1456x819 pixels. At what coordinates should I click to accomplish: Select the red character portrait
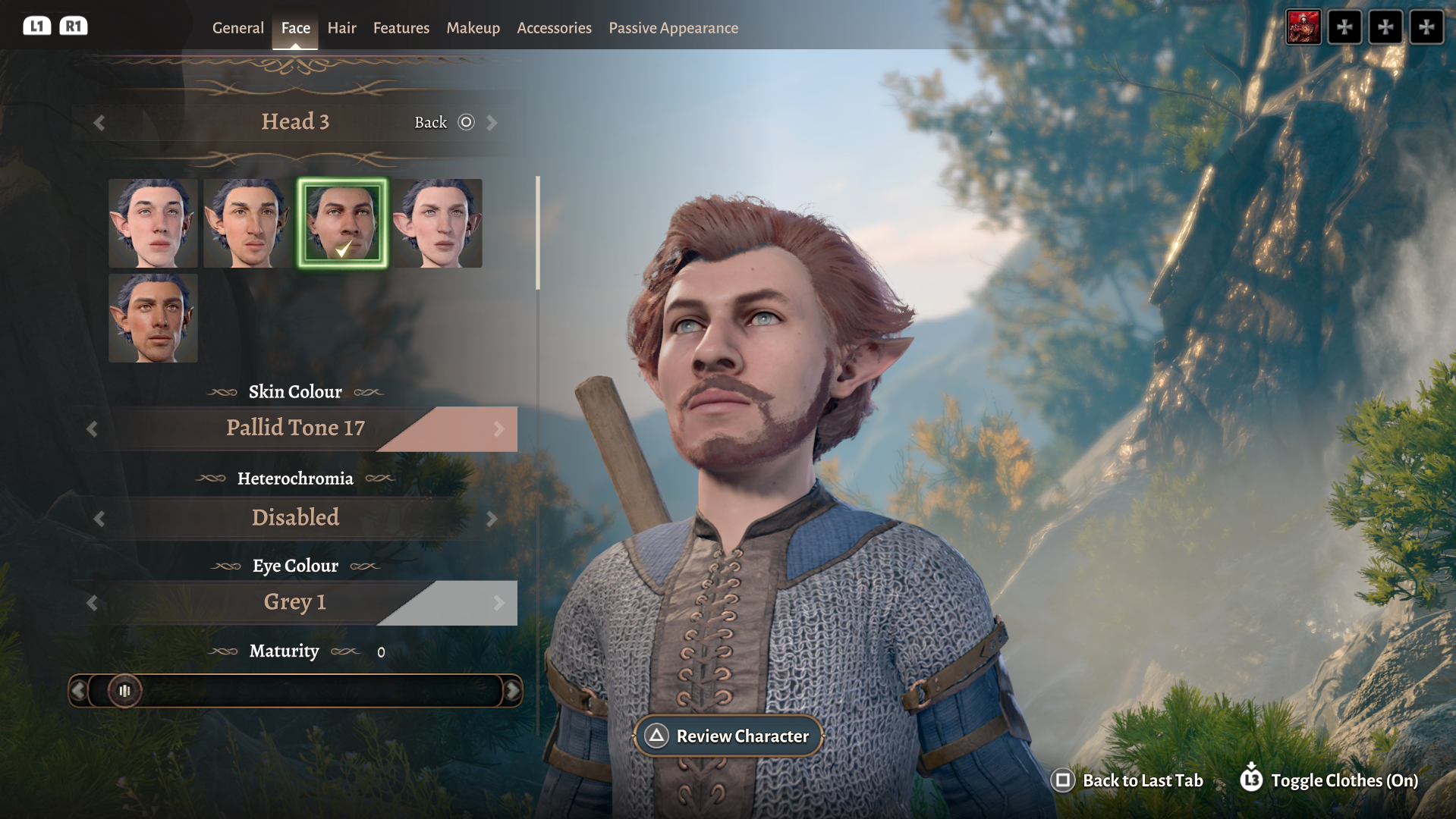click(1303, 27)
